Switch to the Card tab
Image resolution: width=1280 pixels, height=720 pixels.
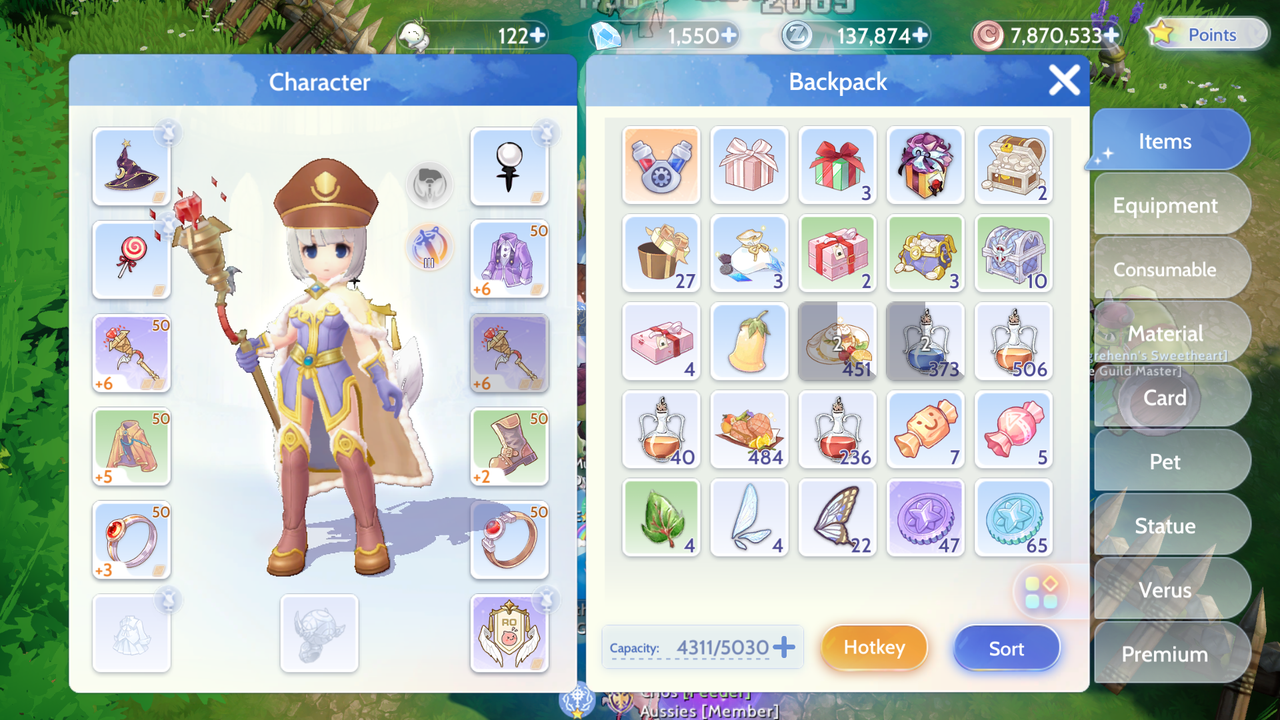(x=1165, y=397)
